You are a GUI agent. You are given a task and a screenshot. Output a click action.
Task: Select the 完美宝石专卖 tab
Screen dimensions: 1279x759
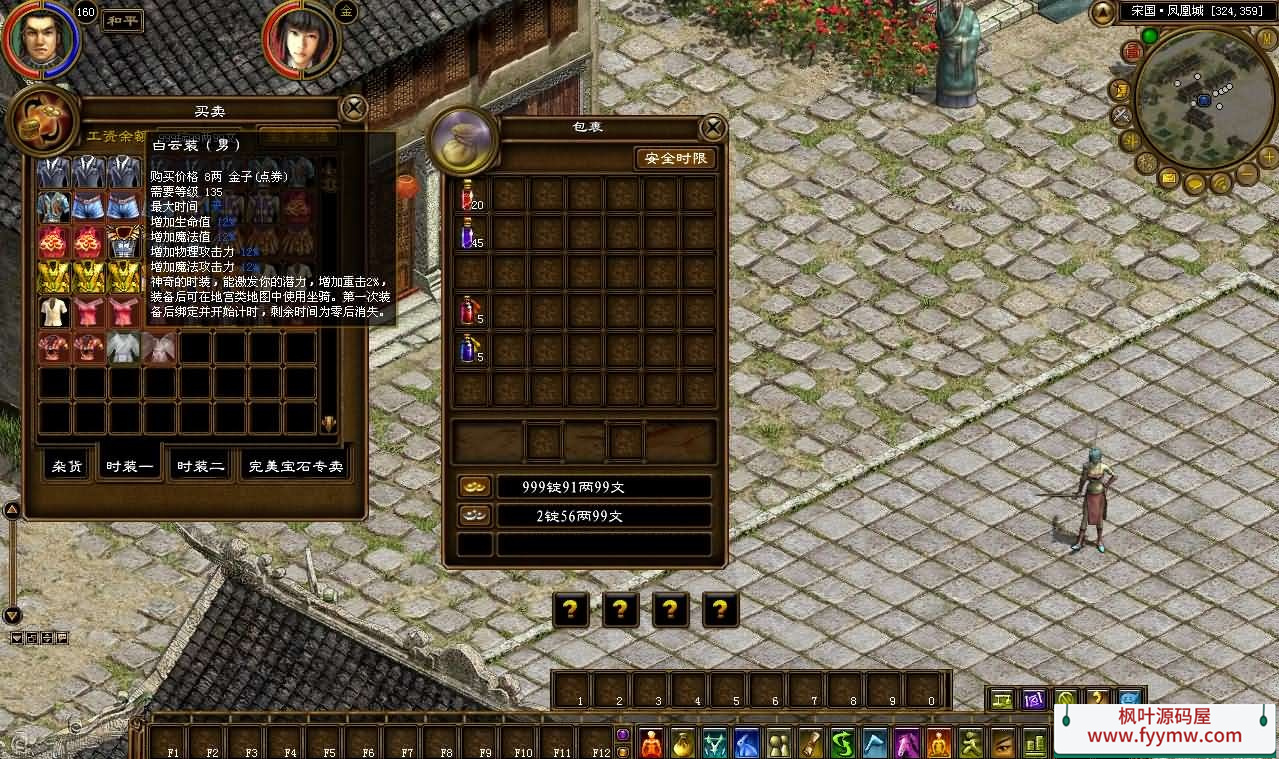click(x=295, y=466)
